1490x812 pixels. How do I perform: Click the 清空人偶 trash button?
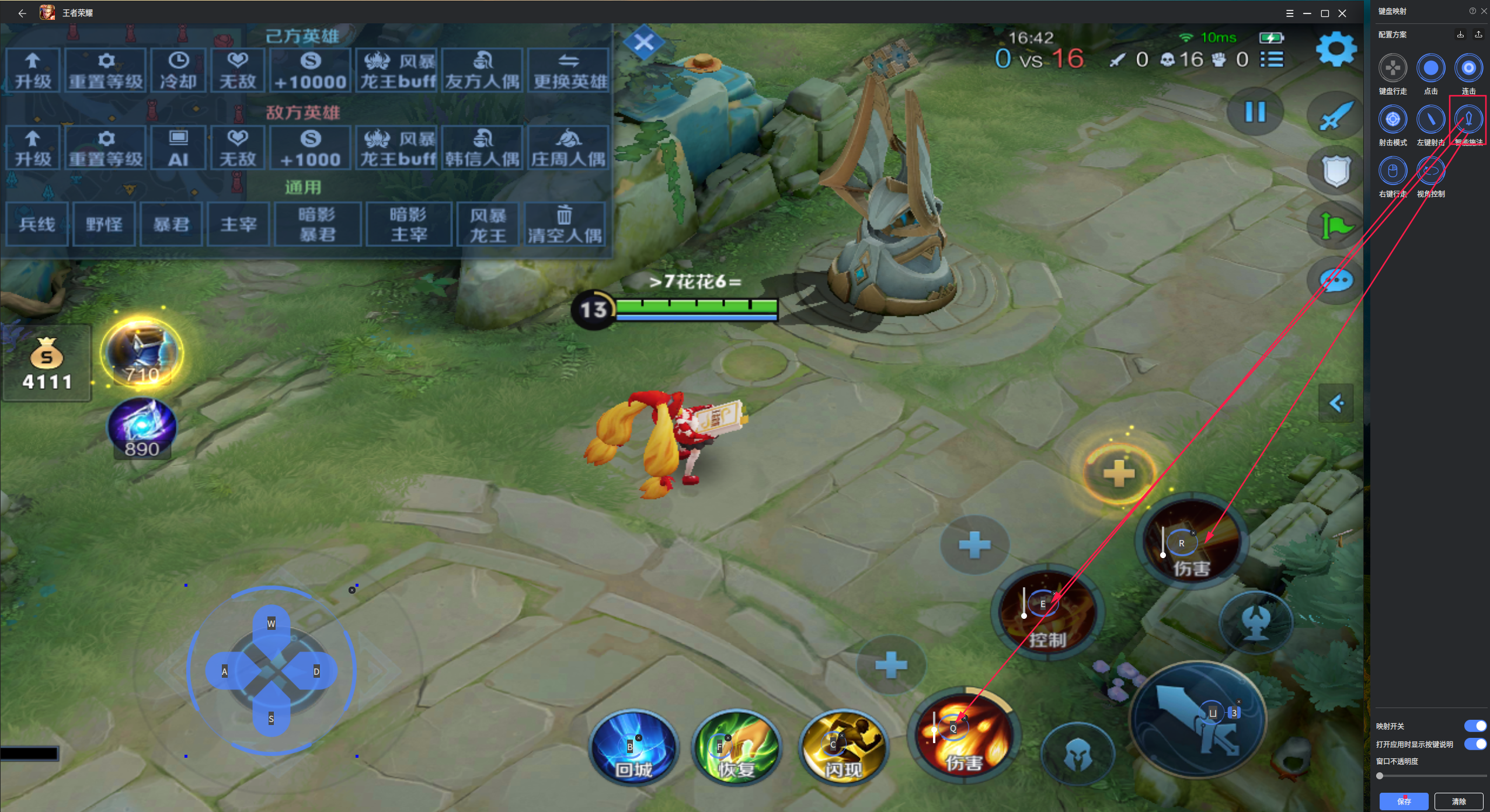(x=564, y=224)
